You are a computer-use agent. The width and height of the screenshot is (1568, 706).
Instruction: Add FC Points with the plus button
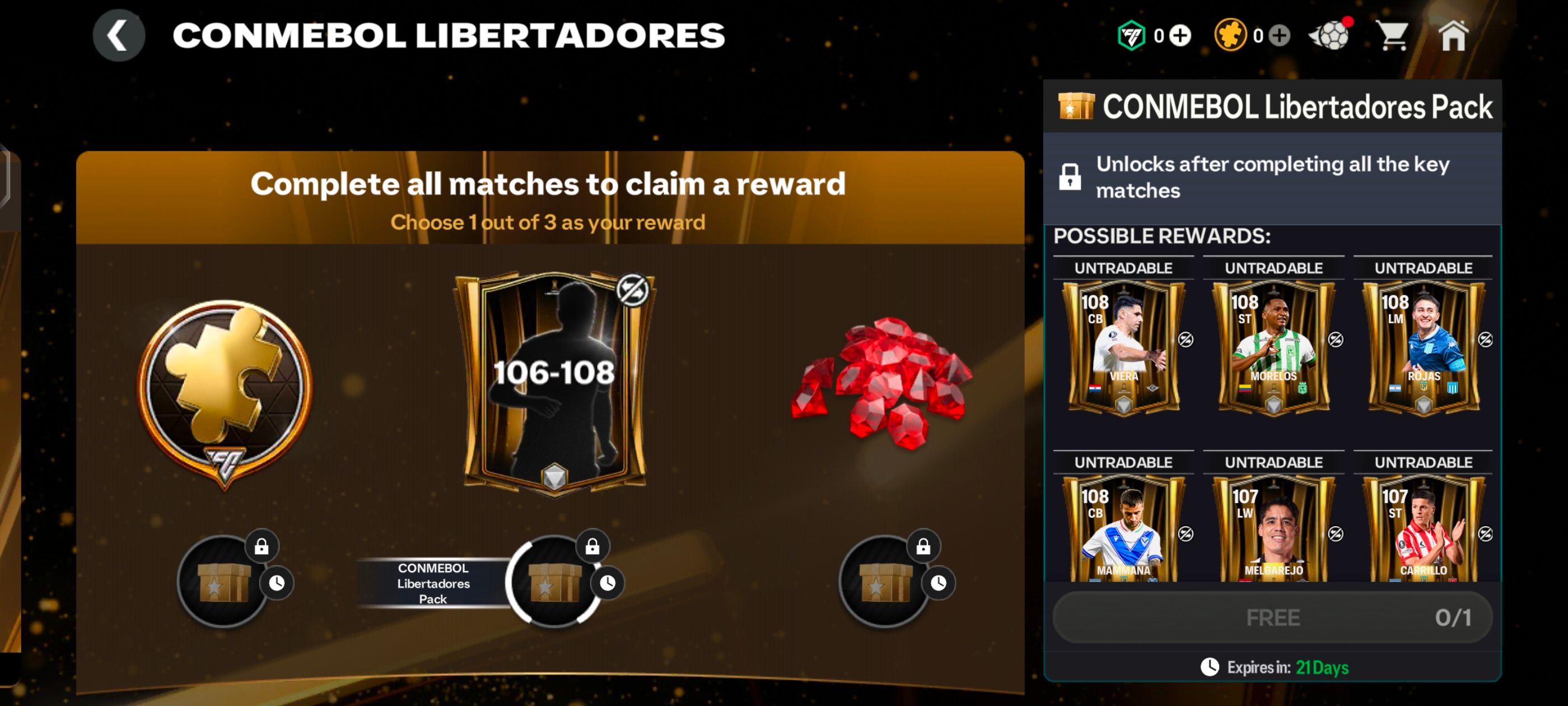(1178, 35)
